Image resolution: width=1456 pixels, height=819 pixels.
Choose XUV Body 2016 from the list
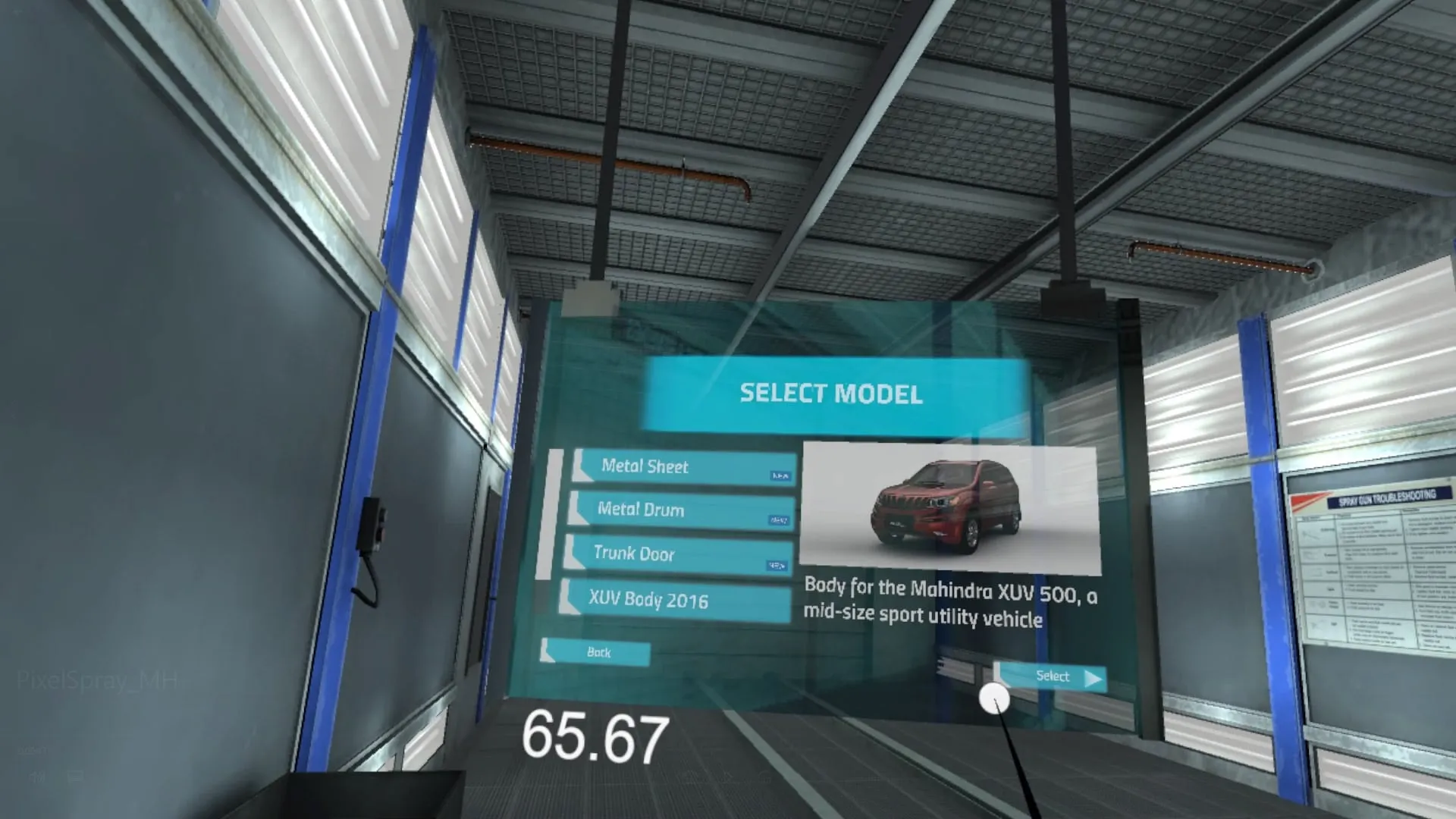point(674,600)
